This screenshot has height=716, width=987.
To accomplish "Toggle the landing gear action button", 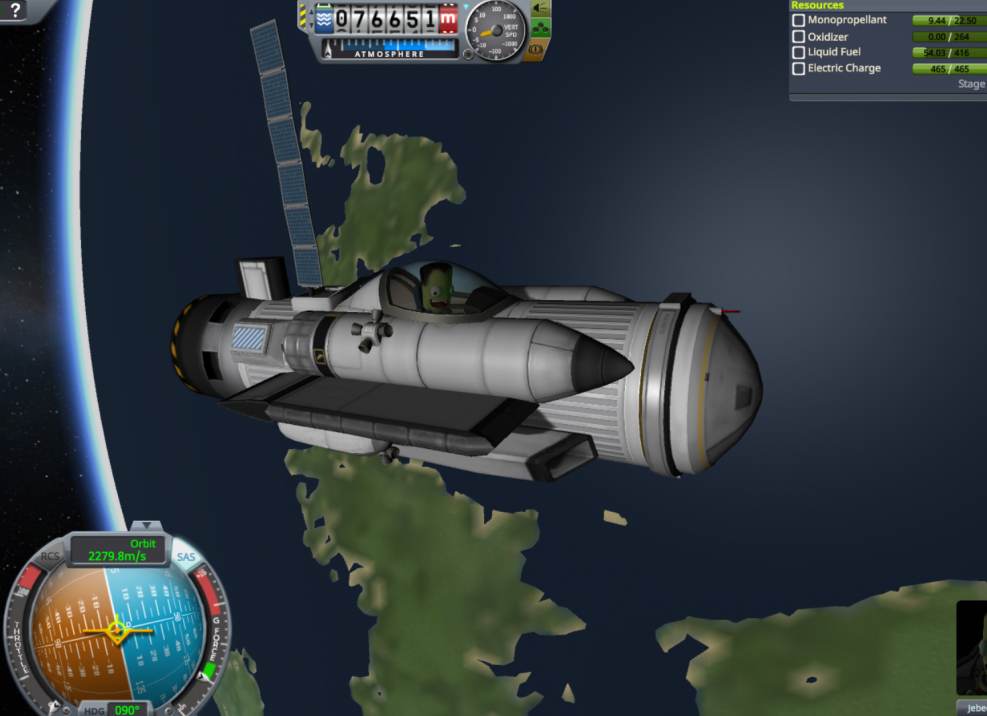I will (x=540, y=27).
